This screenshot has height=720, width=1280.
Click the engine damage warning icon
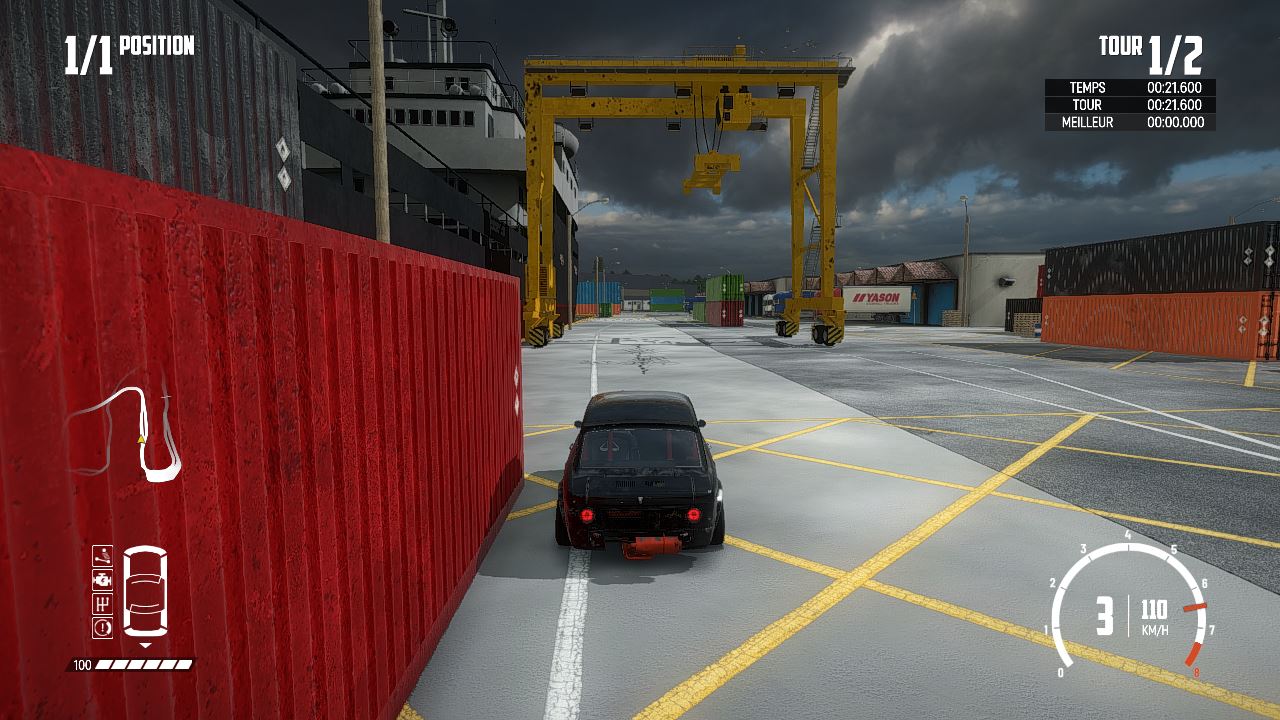click(101, 579)
